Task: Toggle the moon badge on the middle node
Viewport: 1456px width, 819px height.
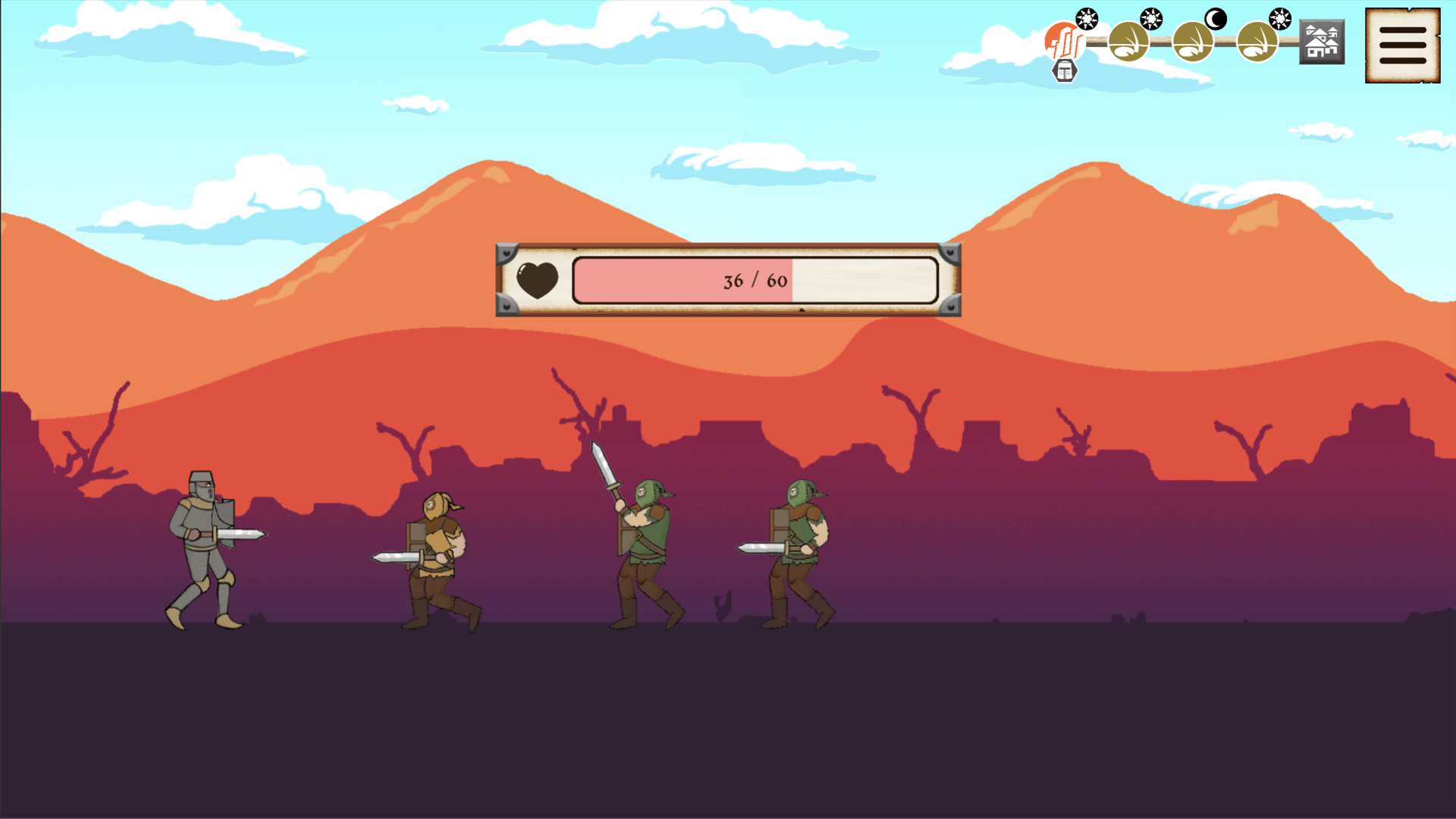Action: click(x=1214, y=18)
